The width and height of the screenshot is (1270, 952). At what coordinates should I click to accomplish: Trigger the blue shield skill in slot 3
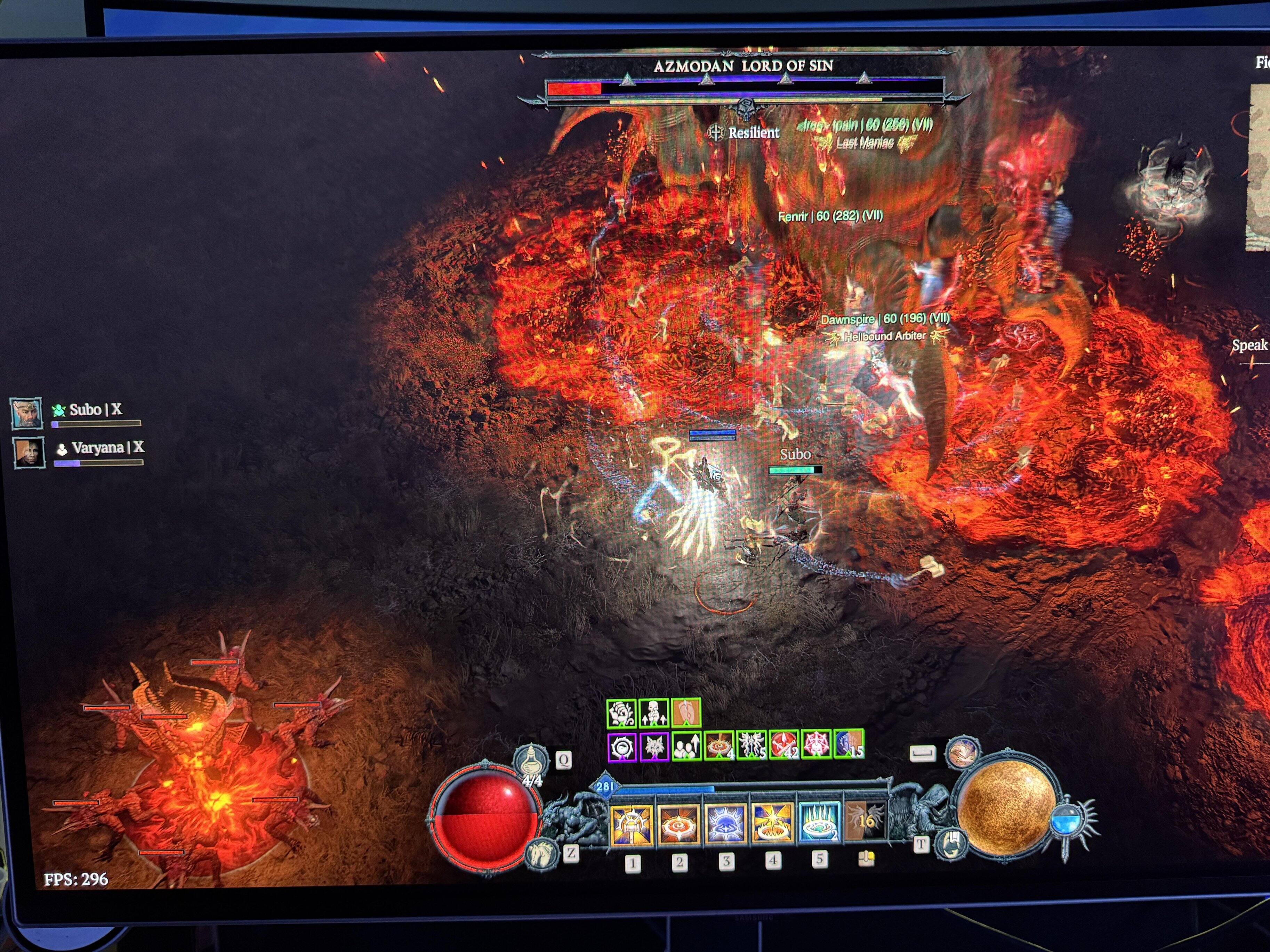(725, 824)
